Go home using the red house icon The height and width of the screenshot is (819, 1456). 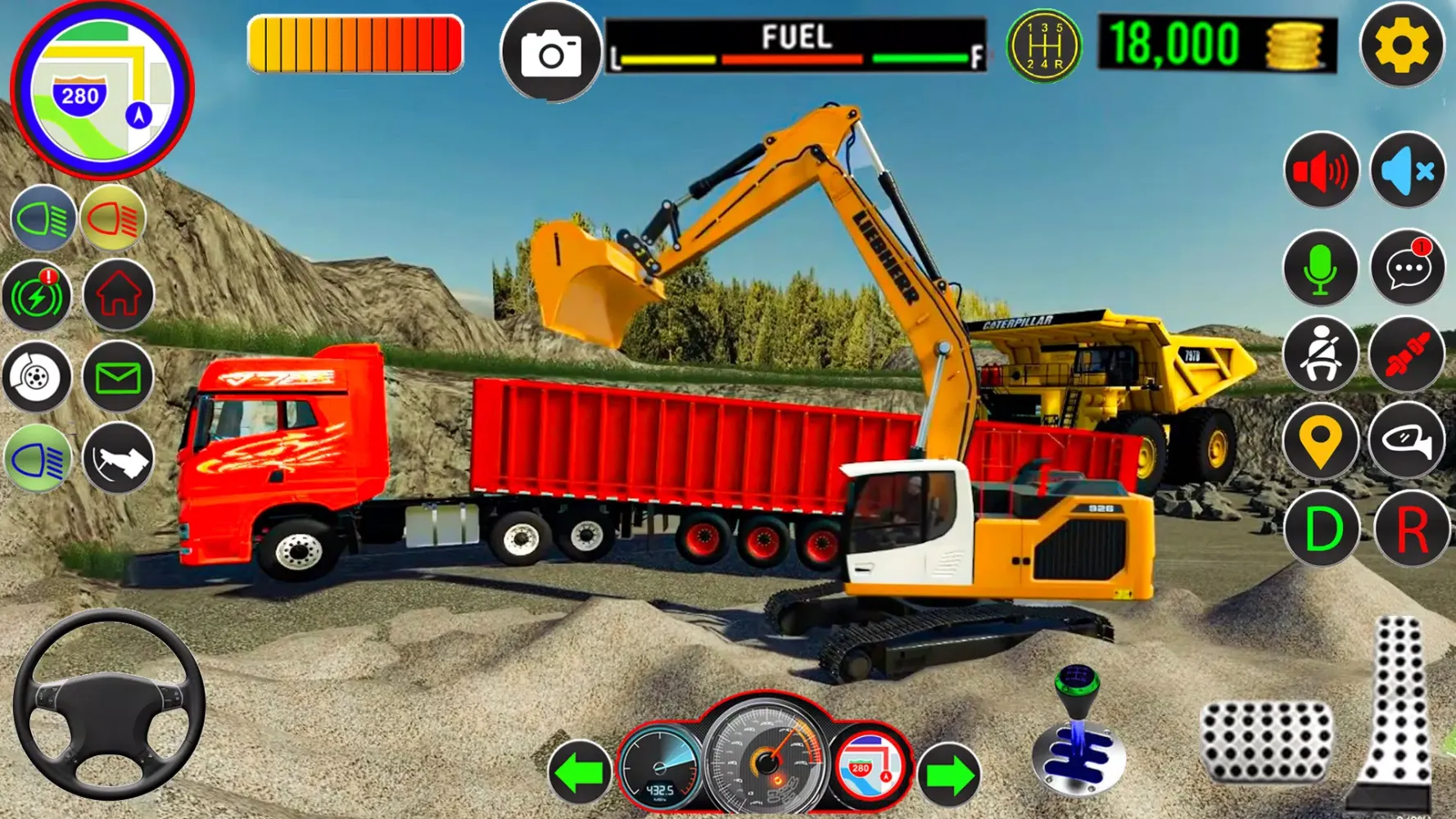pos(119,295)
